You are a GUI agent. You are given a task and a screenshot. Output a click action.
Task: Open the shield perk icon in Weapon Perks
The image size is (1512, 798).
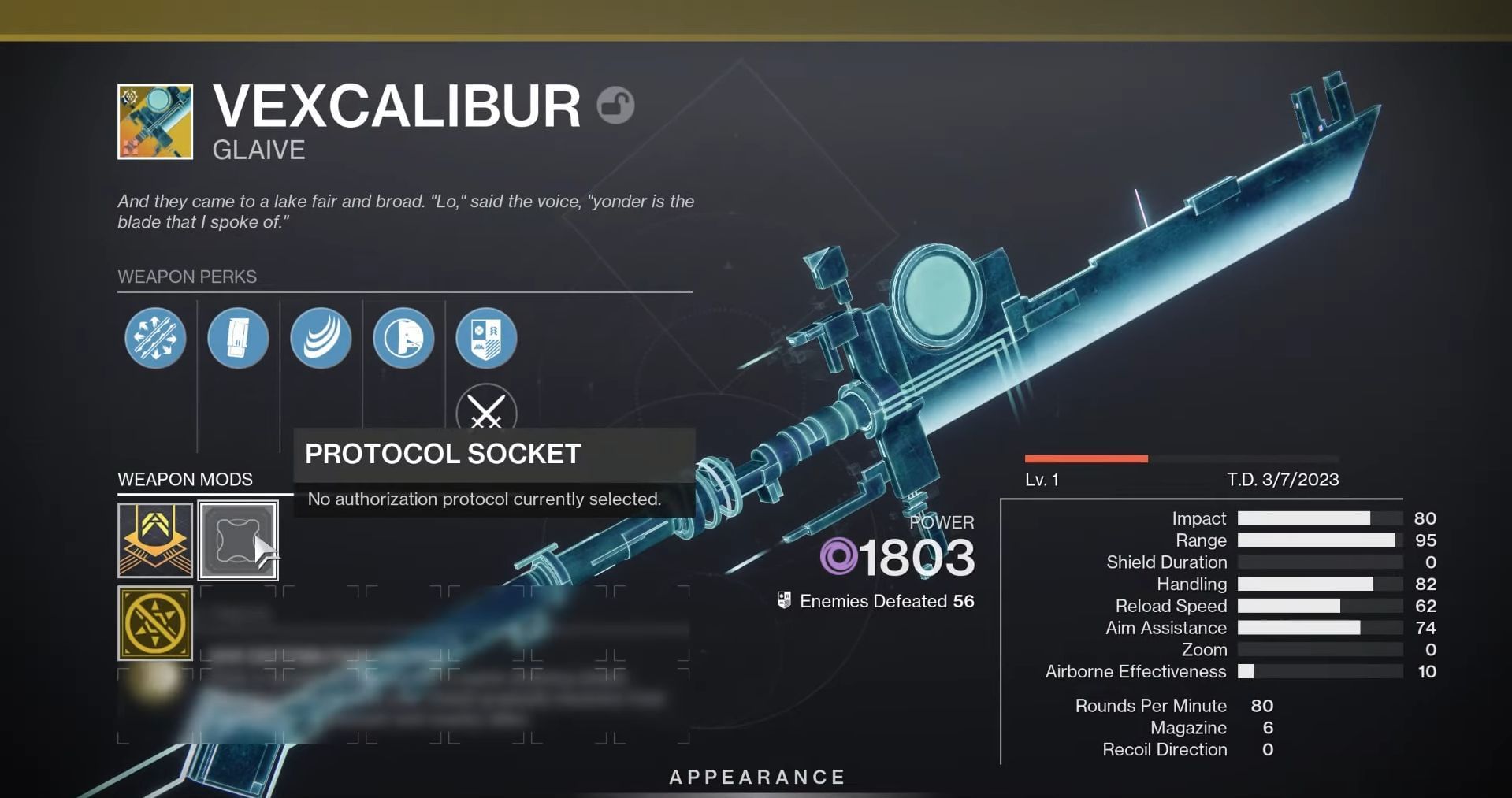pos(403,338)
